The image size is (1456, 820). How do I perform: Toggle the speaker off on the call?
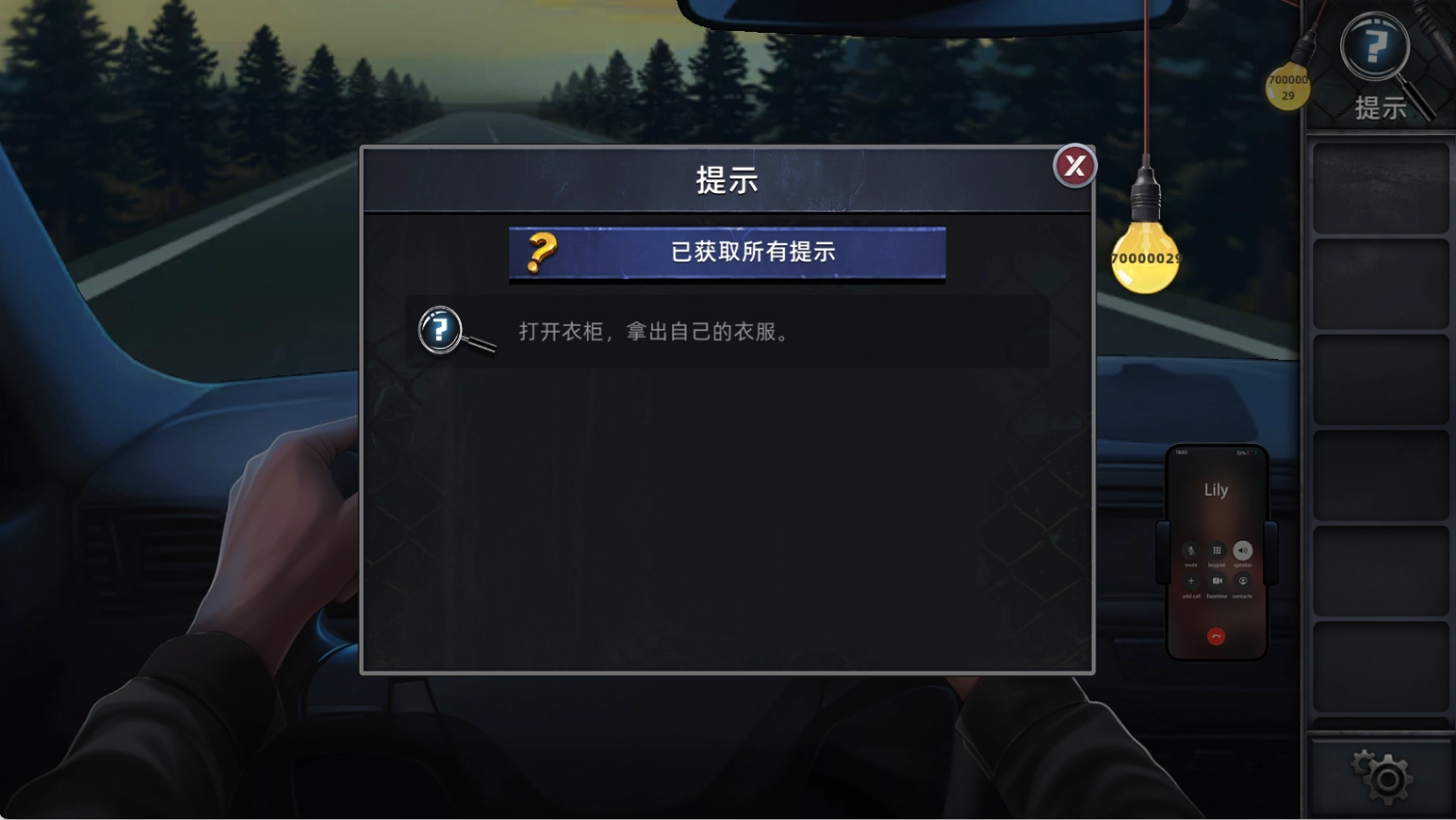(x=1243, y=551)
